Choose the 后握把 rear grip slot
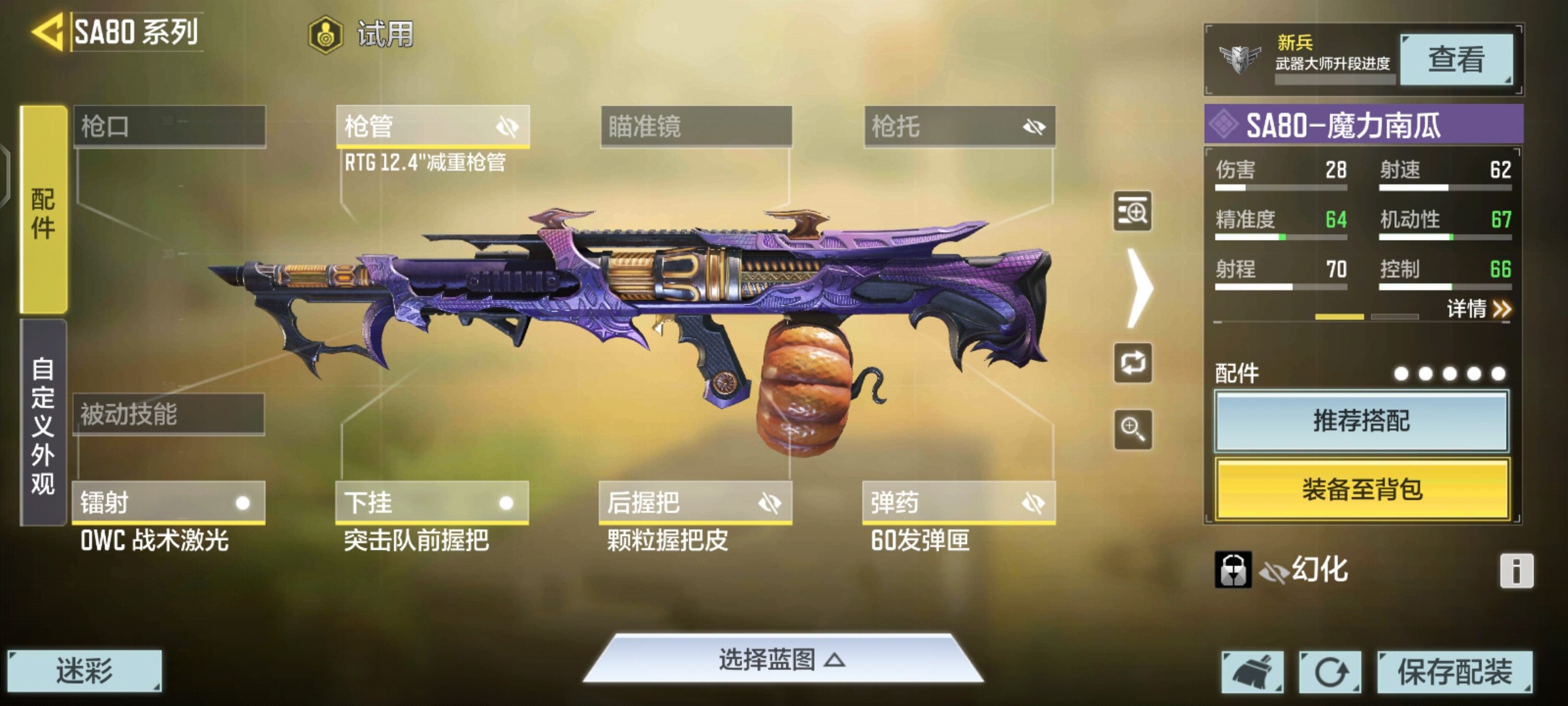 695,503
